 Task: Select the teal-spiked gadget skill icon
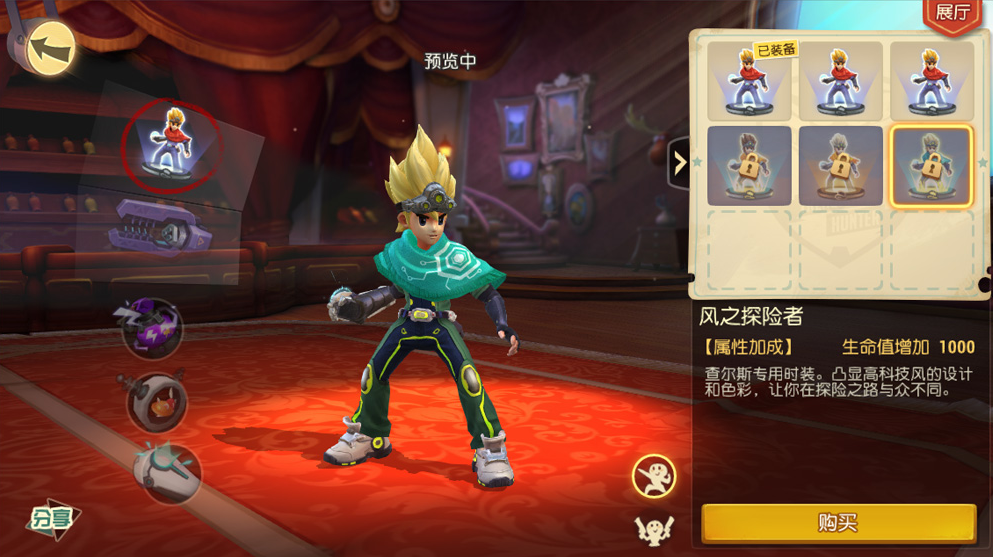click(166, 470)
